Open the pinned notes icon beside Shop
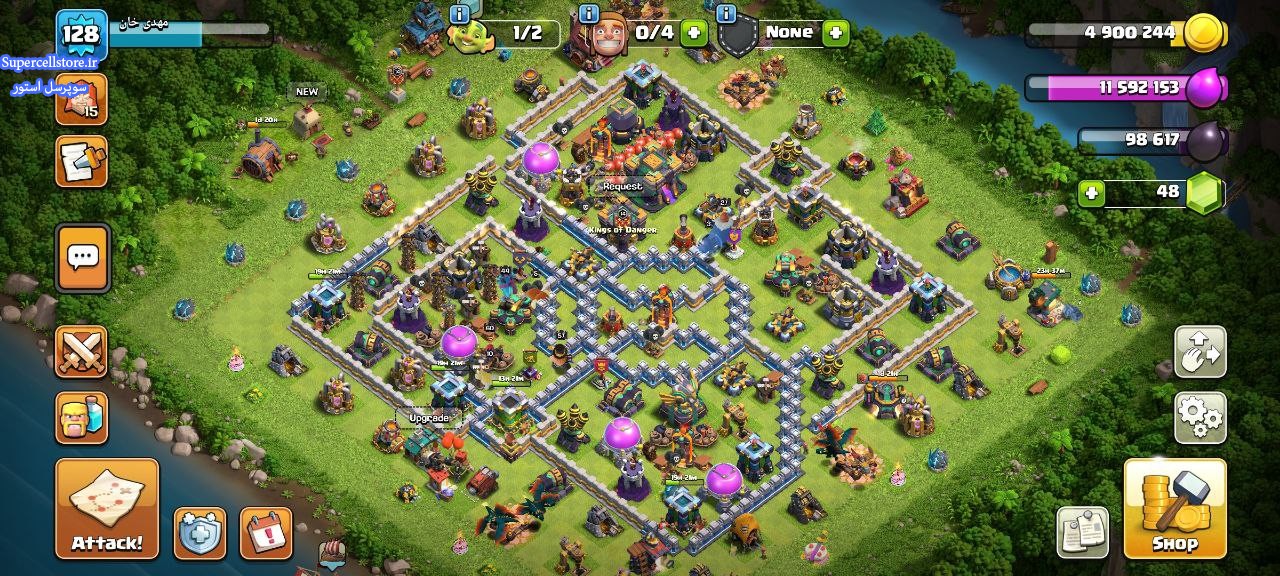This screenshot has width=1280, height=576. pos(1084,532)
